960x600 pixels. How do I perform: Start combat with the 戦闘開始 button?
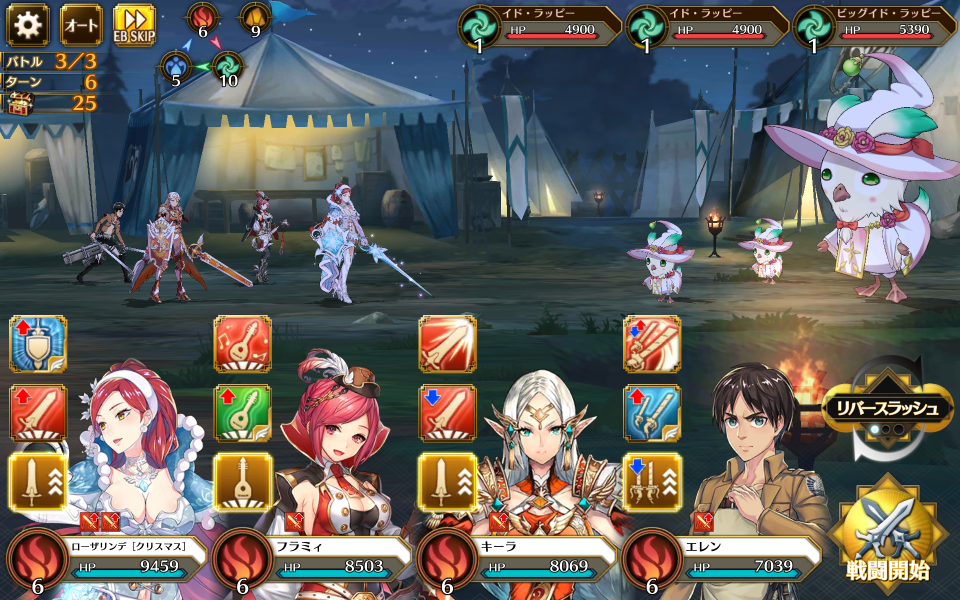pos(884,532)
